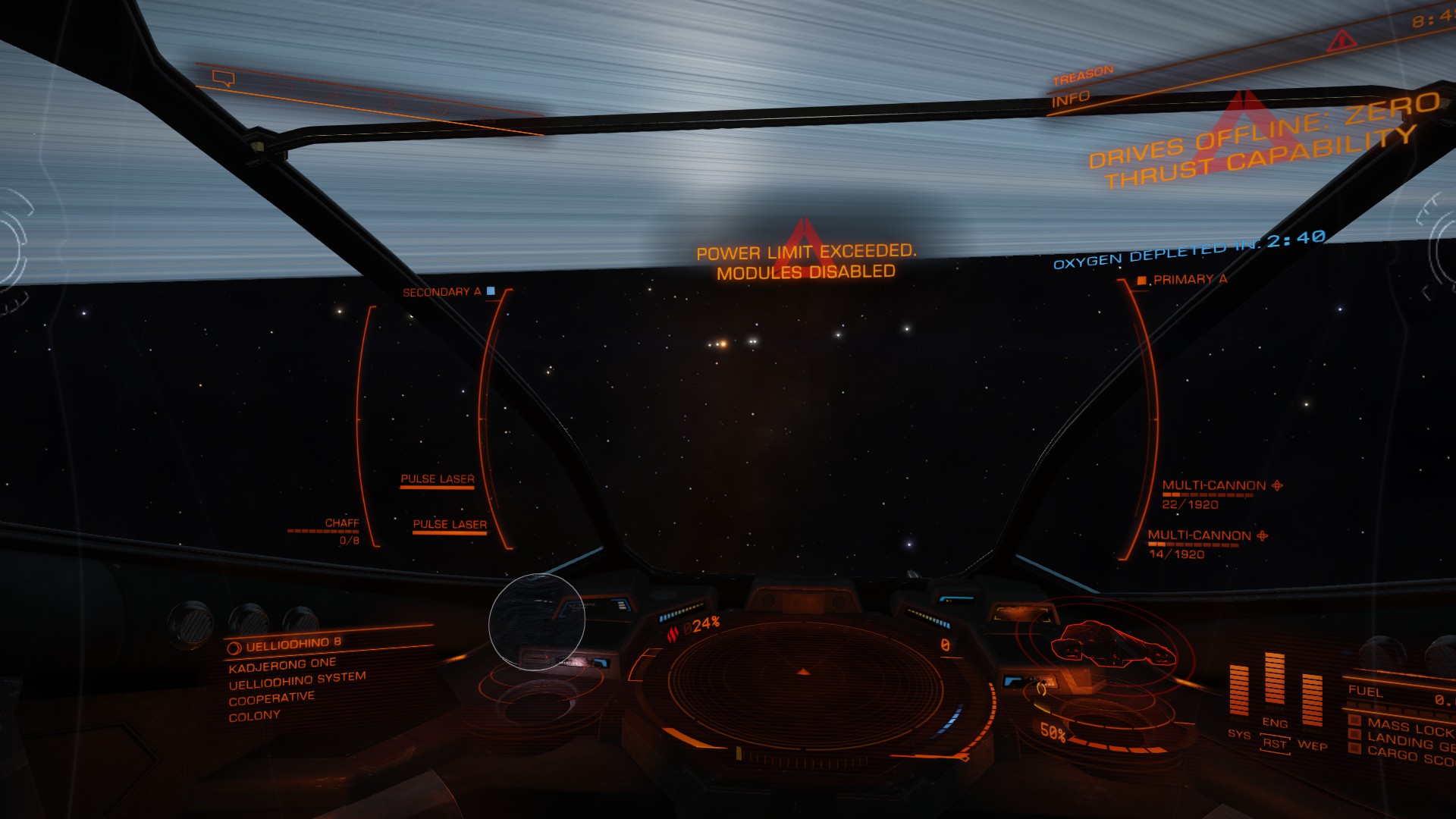Click the PULSE LASER weapon label

438,478
